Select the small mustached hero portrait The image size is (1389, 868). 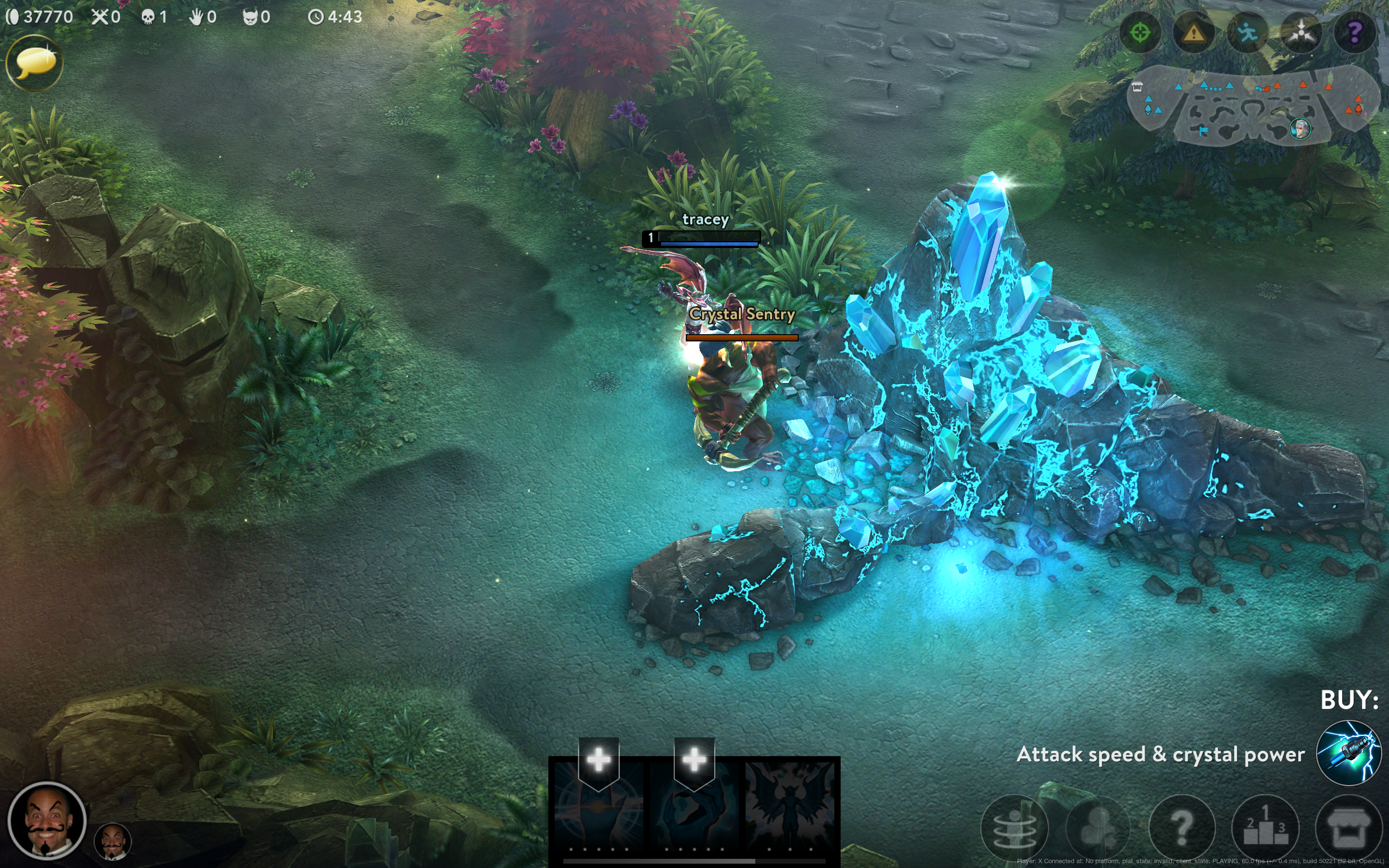tap(113, 841)
